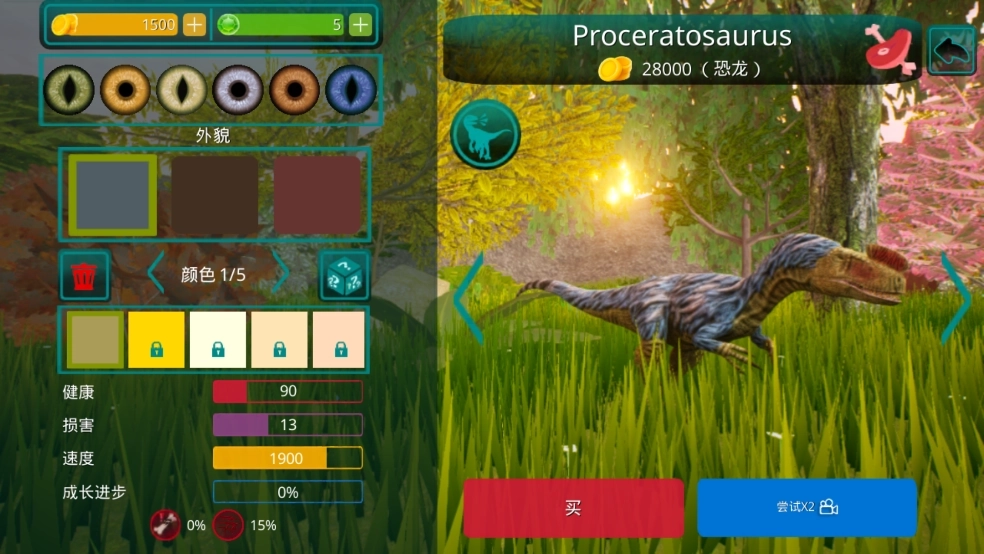Pick the reddish-maroon skin swatch
Screen dimensions: 984x554
click(317, 195)
